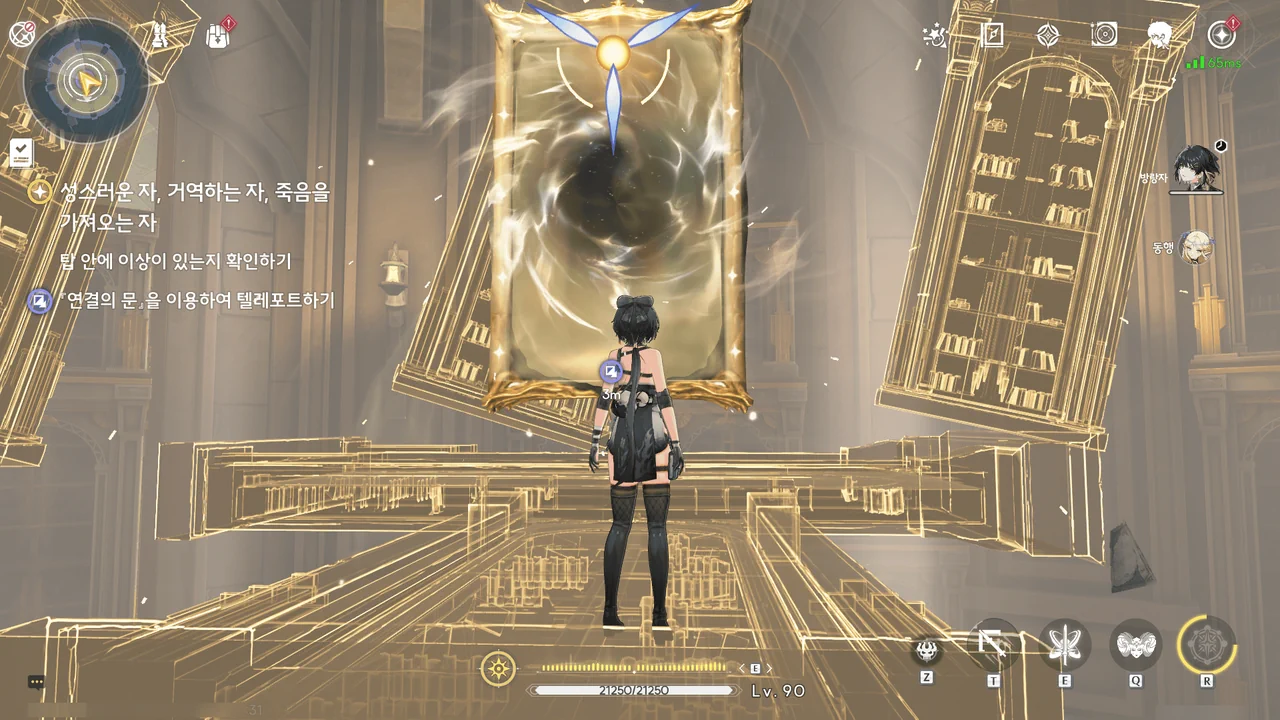Viewport: 1280px width, 720px height.
Task: Open the compass guidebook icon
Action: pyautogui.click(x=992, y=36)
